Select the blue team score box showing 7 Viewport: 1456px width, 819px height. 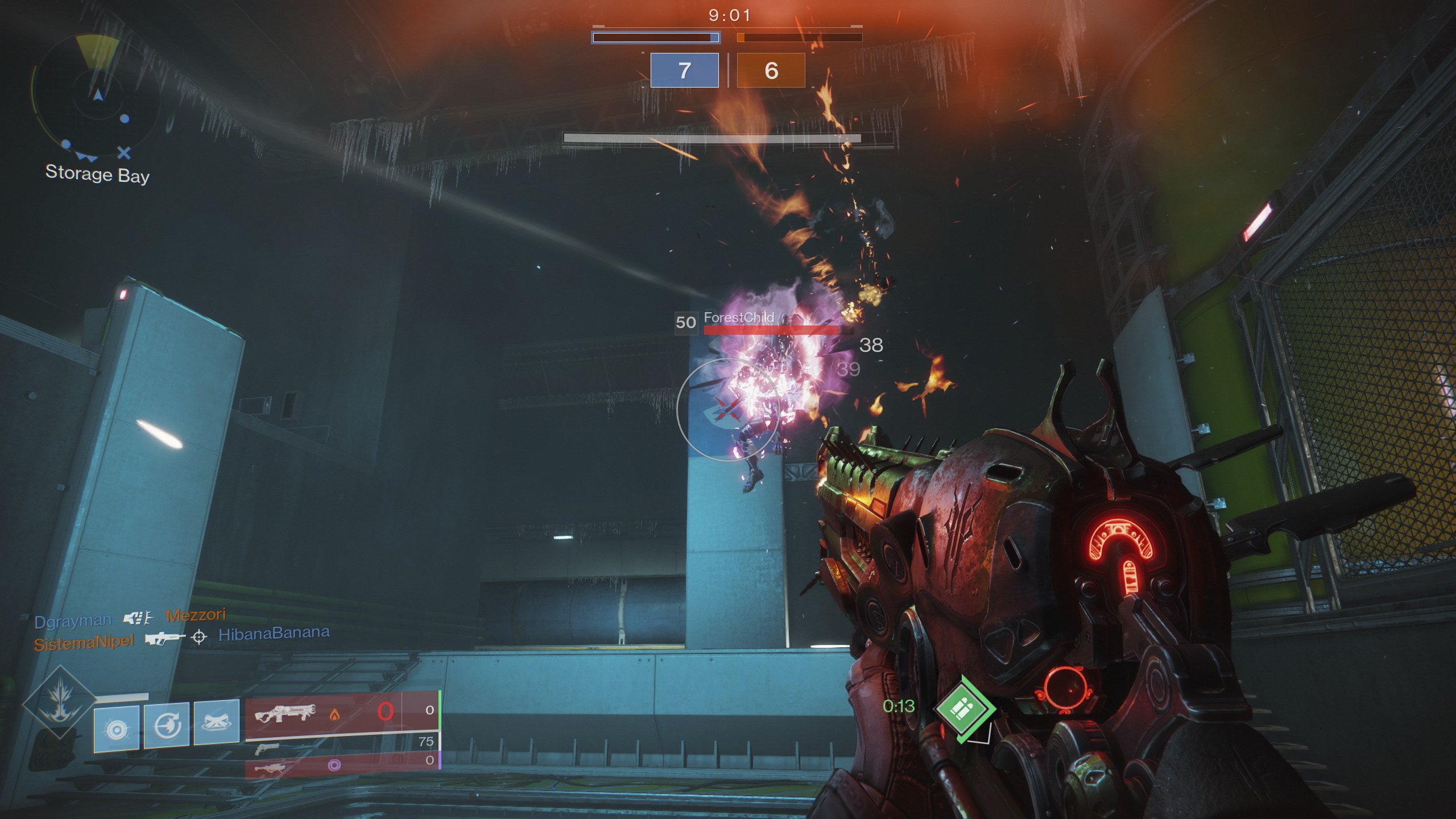[x=684, y=71]
